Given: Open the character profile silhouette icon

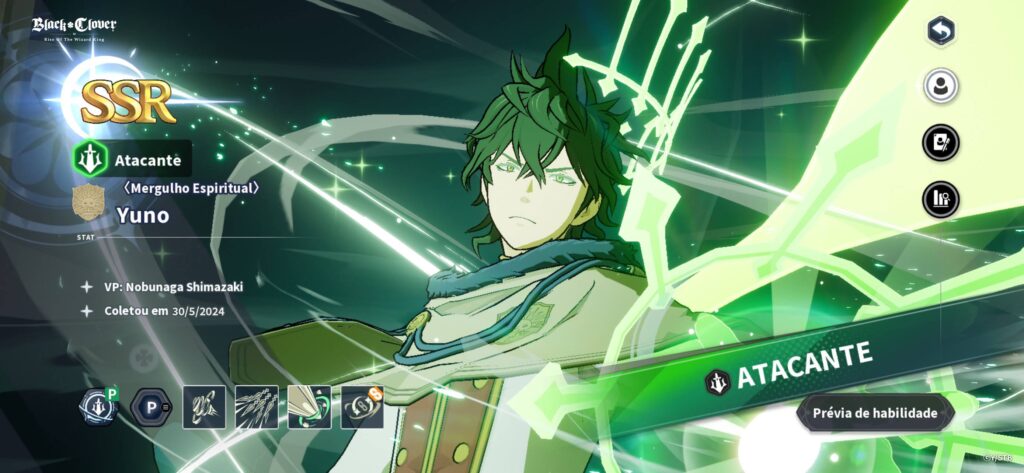Looking at the screenshot, I should 940,86.
